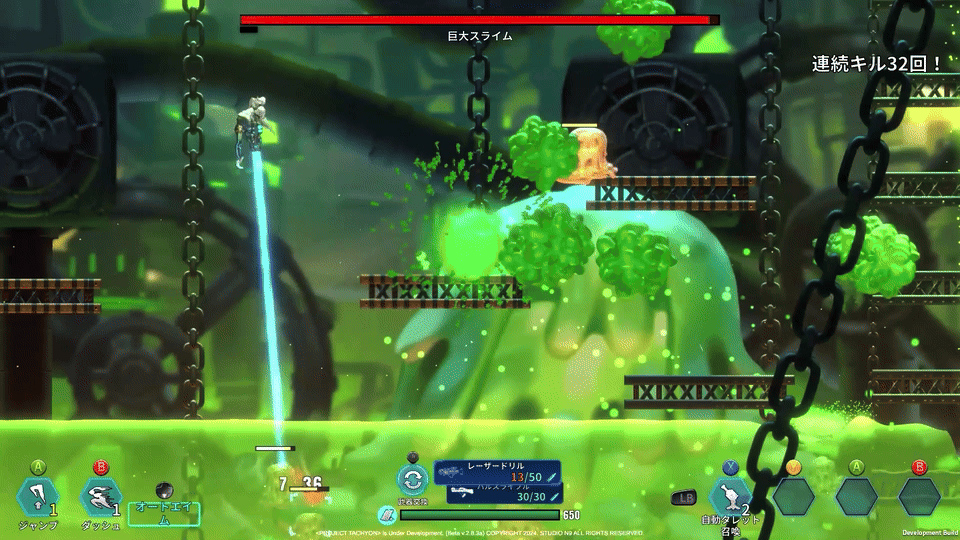This screenshot has width=960, height=540.
Task: Click the shield icon beside the health bar
Action: pyautogui.click(x=387, y=515)
